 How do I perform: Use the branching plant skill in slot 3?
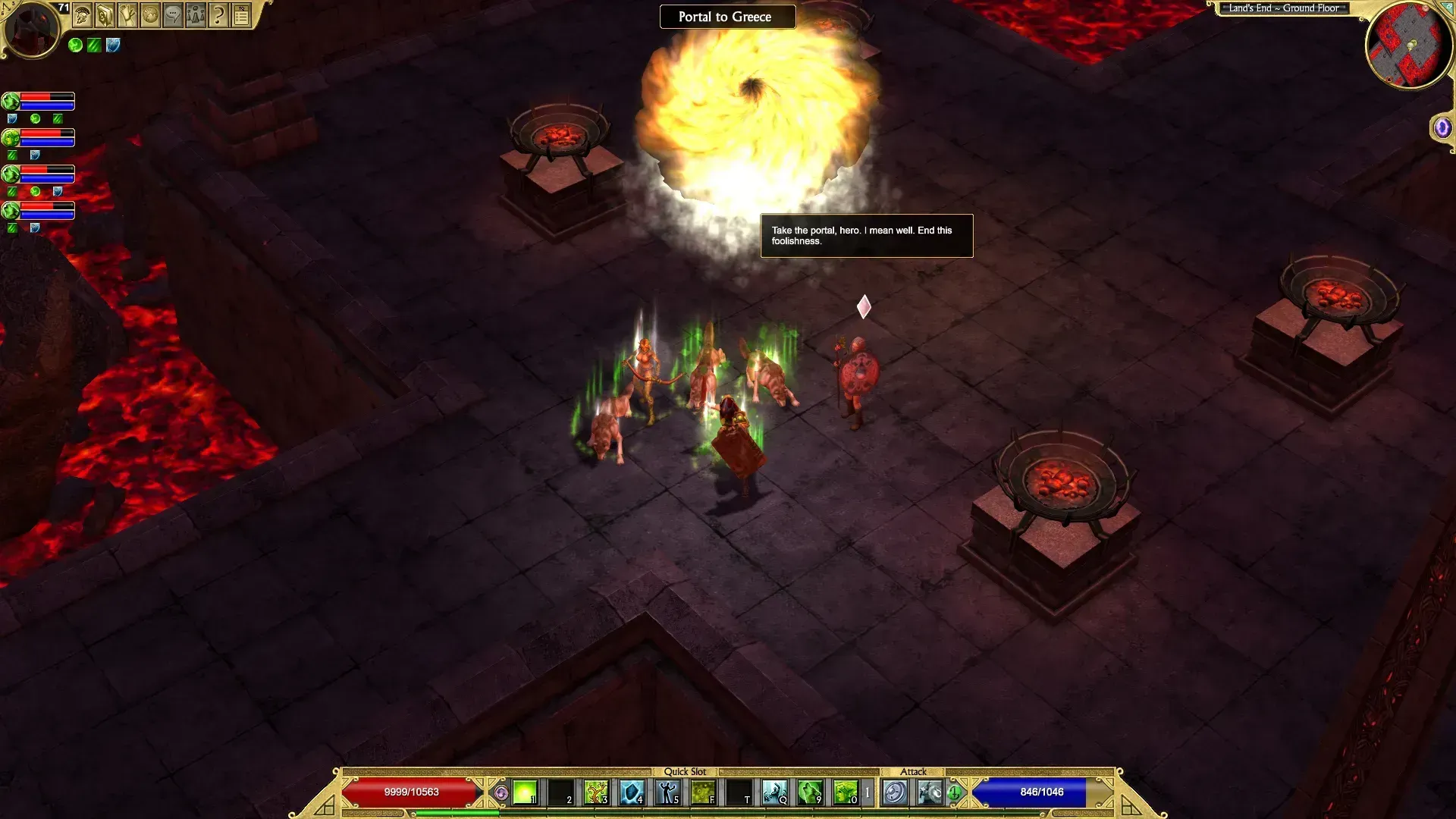click(596, 792)
